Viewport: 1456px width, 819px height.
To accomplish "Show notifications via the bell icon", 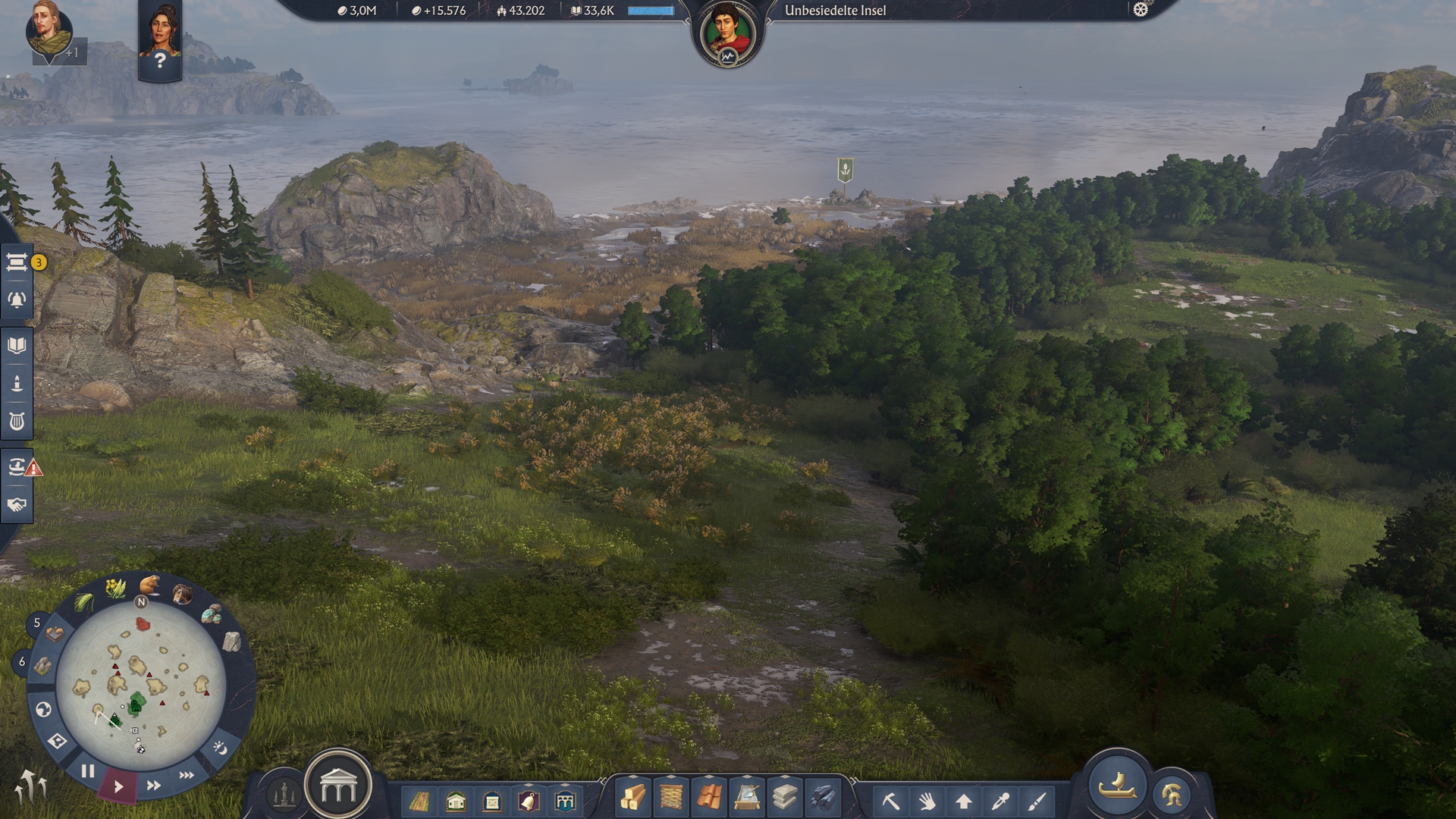I will pos(17,300).
